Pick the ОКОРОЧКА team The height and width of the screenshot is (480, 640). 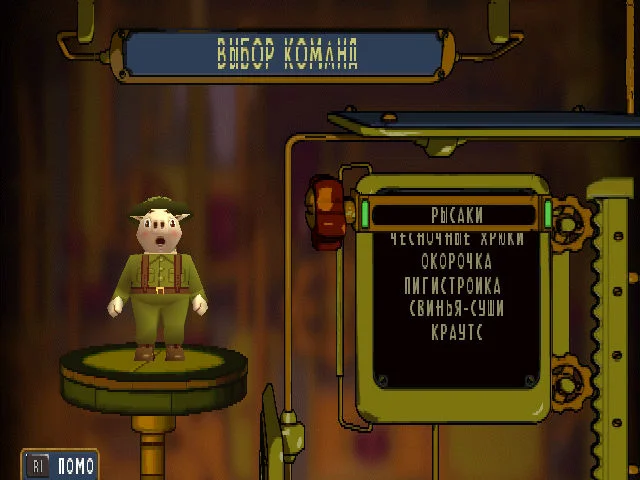click(x=456, y=262)
